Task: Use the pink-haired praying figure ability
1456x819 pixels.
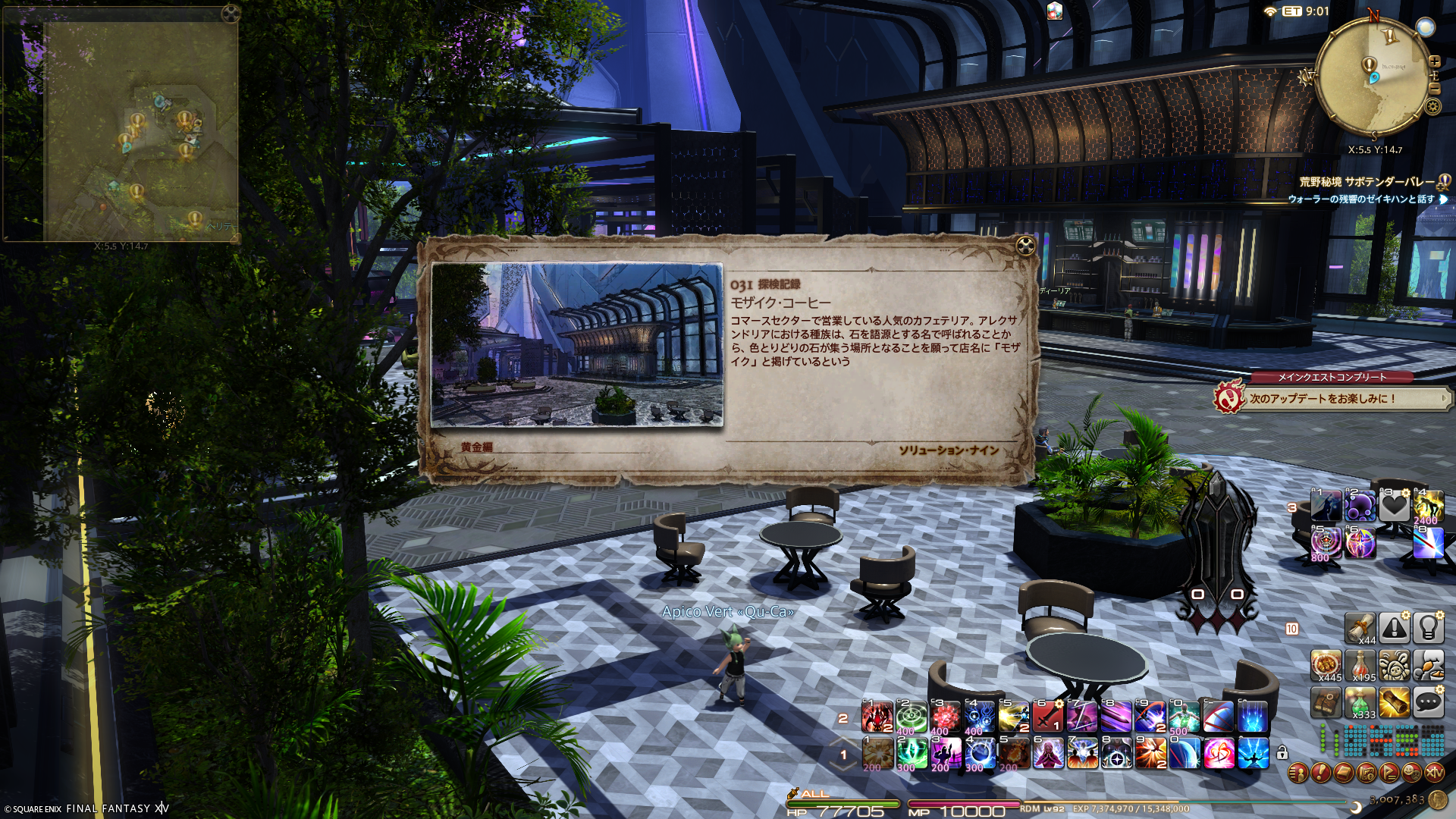Action: (1048, 754)
